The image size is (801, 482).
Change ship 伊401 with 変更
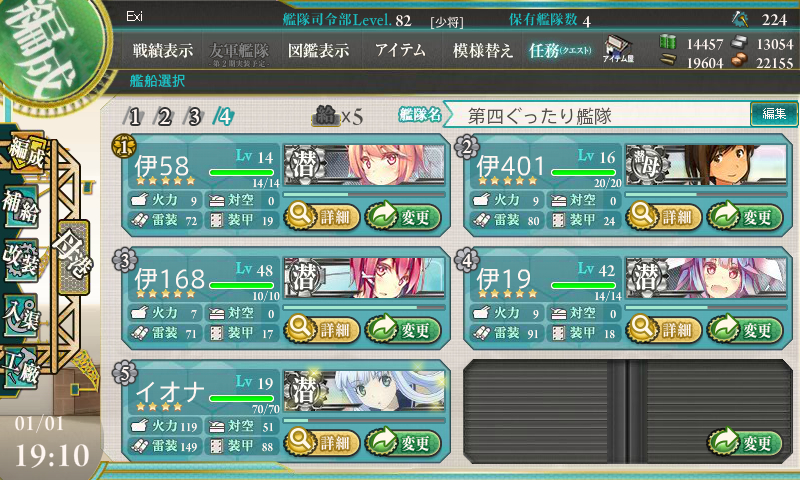click(x=745, y=215)
